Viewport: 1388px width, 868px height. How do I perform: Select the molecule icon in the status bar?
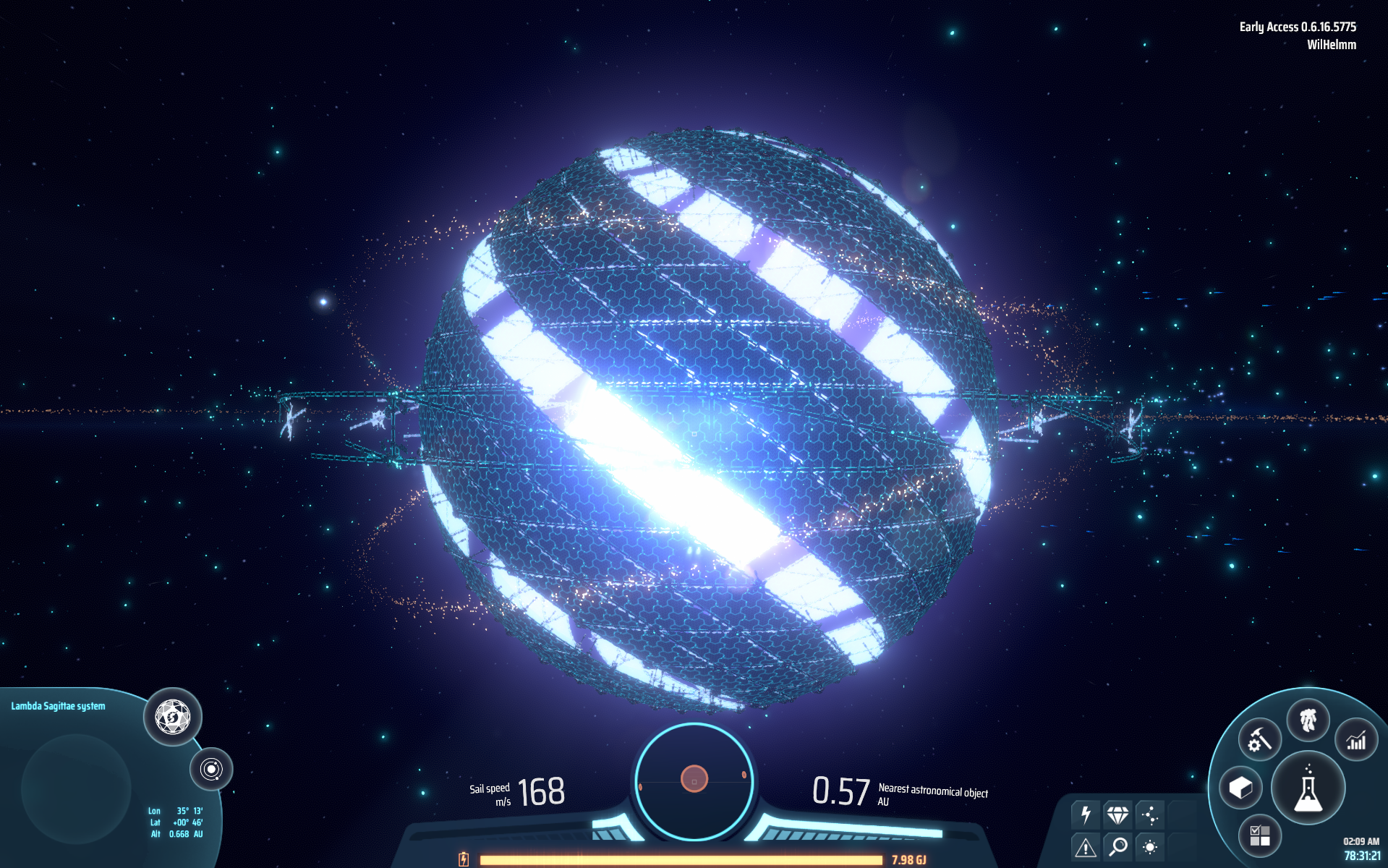click(x=1151, y=816)
